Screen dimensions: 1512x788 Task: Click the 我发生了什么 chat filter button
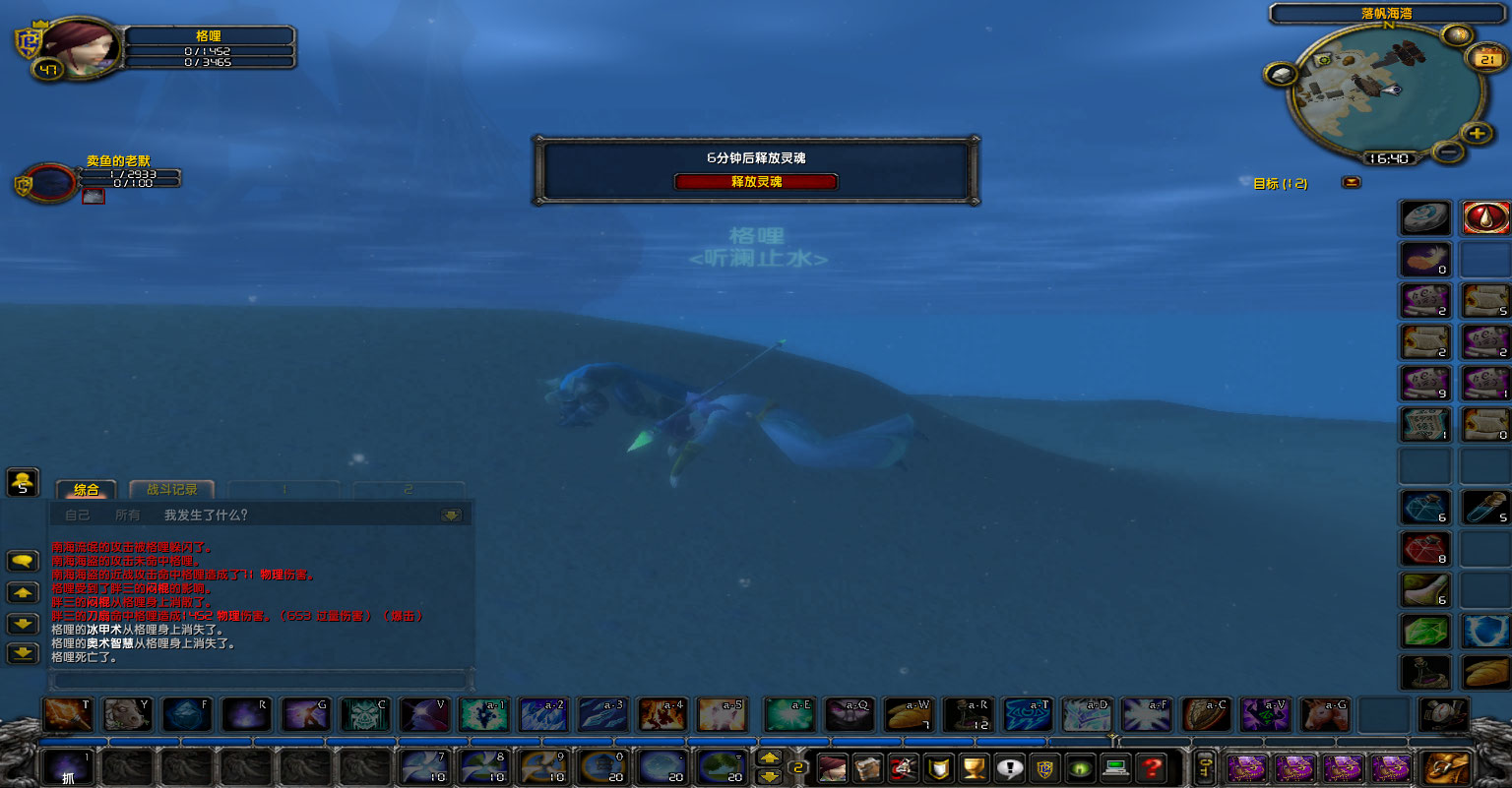205,514
